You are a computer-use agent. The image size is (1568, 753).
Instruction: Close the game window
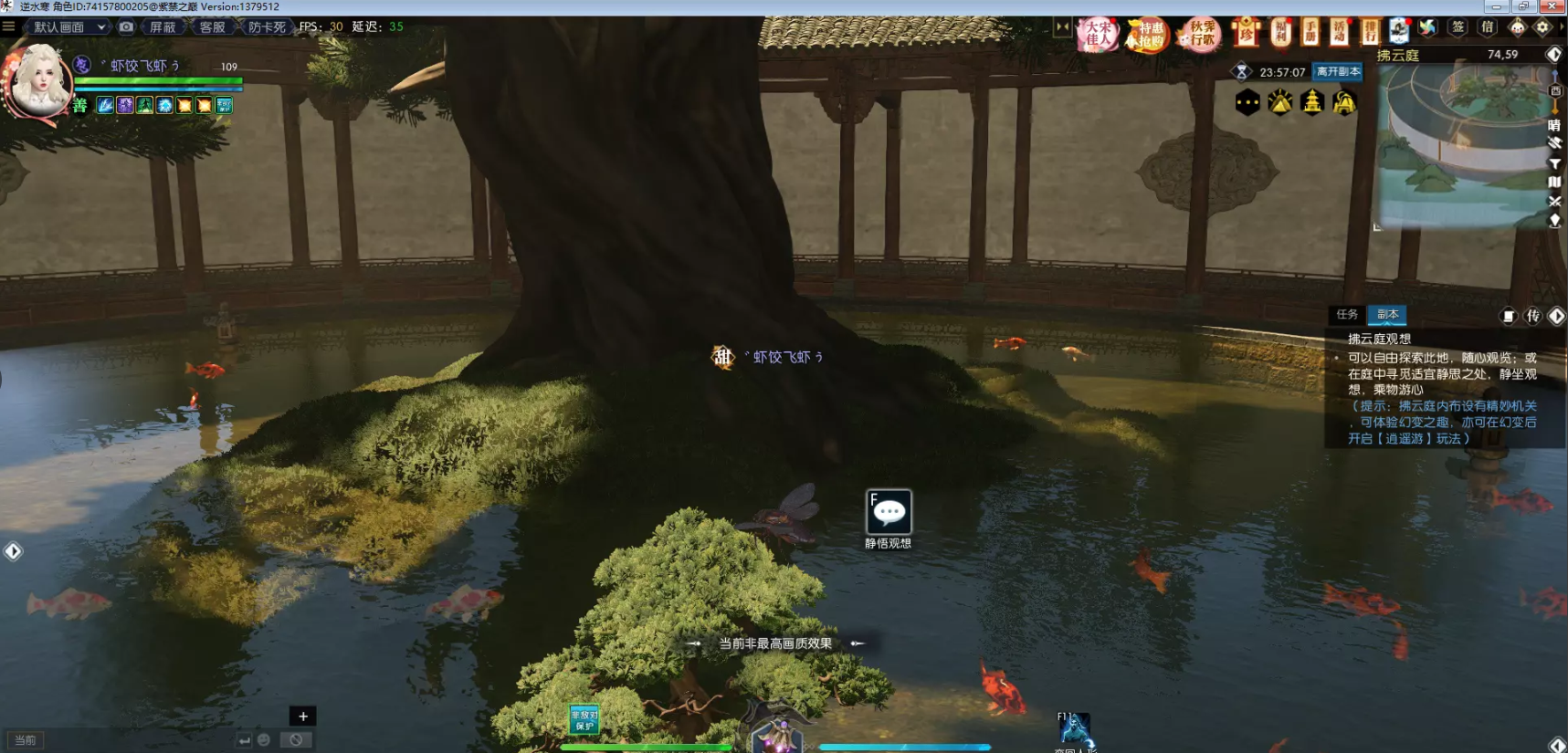click(1552, 6)
